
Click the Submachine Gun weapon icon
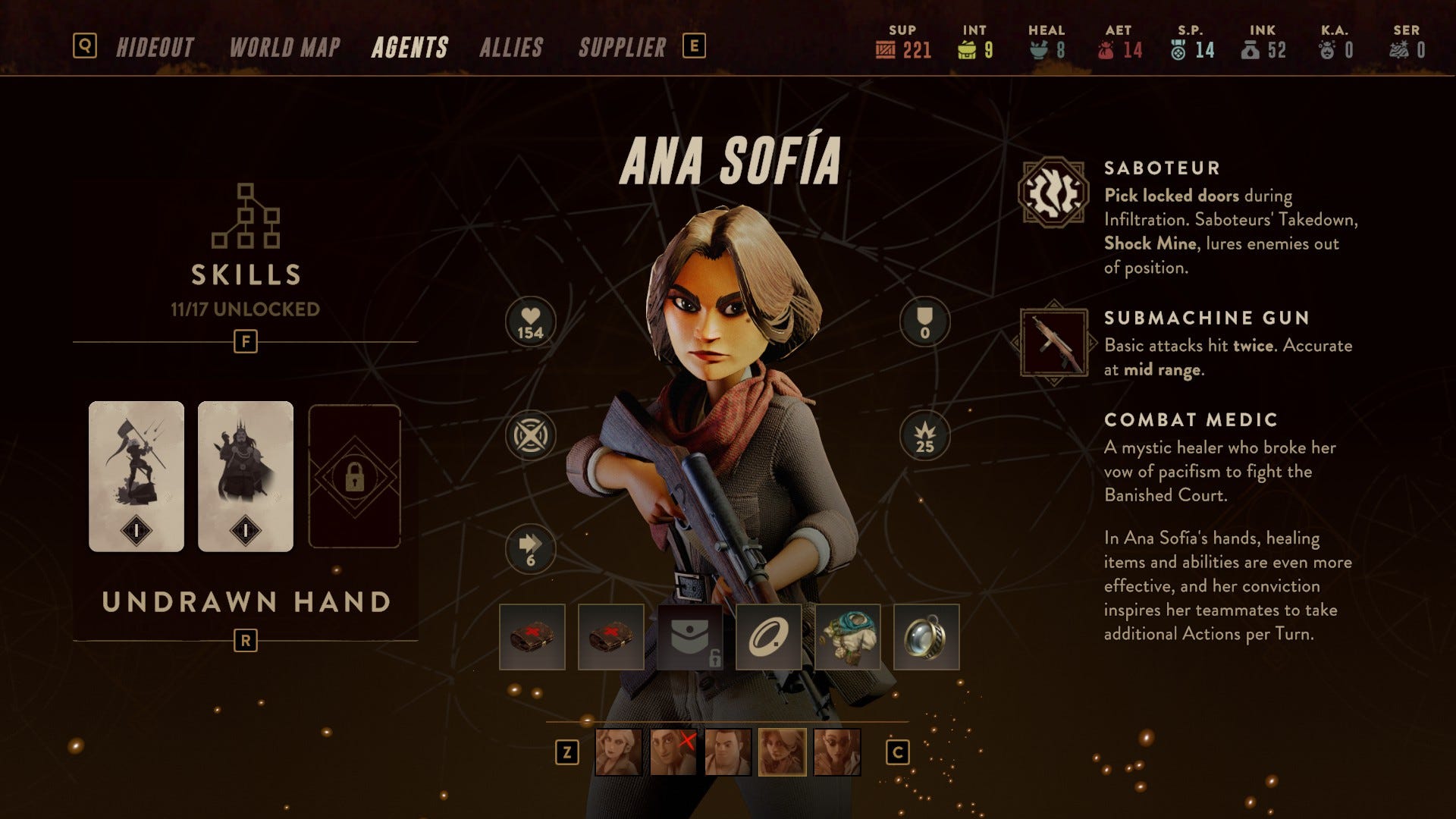(1053, 342)
